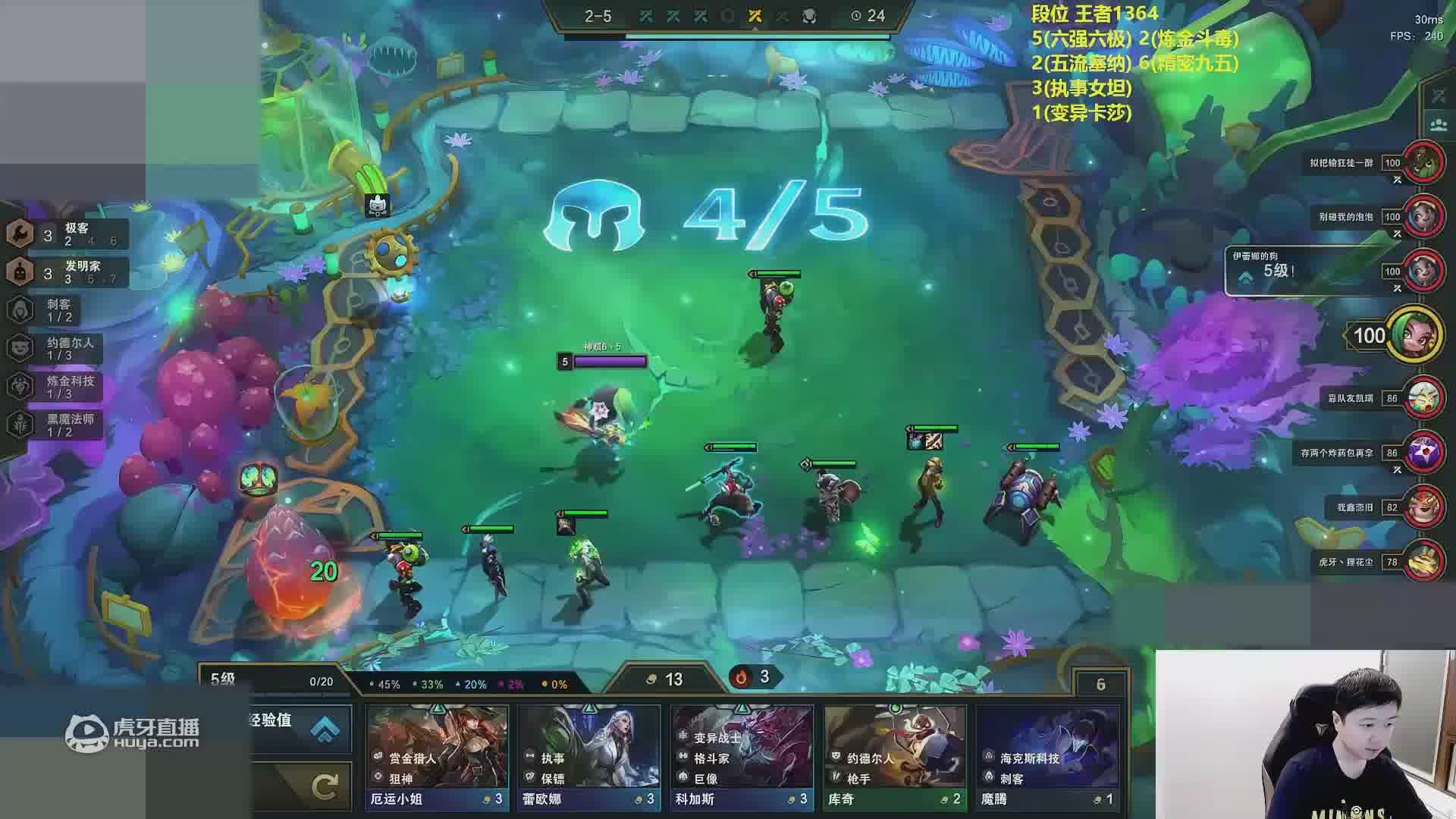Buy the 雷欧娜 champion card
The image size is (1456, 819).
coord(589,757)
